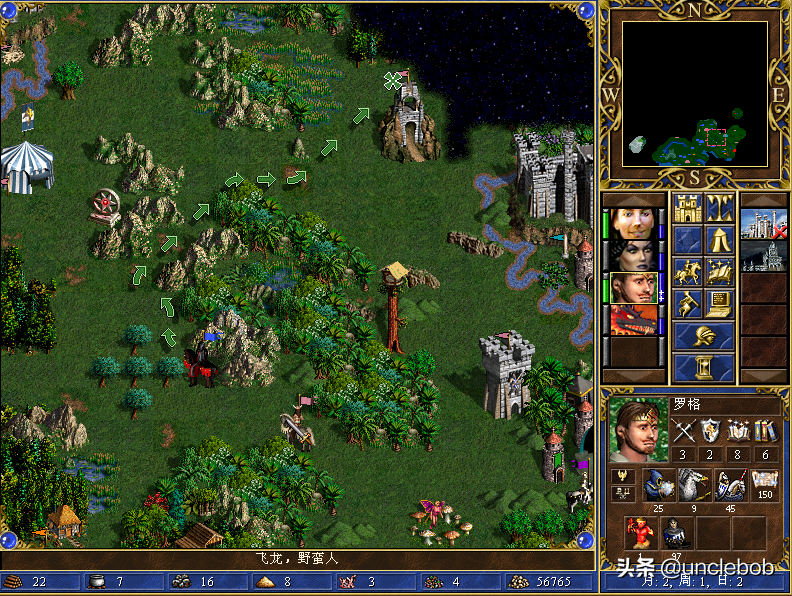Select the dragon portrait in hero list
The image size is (792, 596).
634,320
